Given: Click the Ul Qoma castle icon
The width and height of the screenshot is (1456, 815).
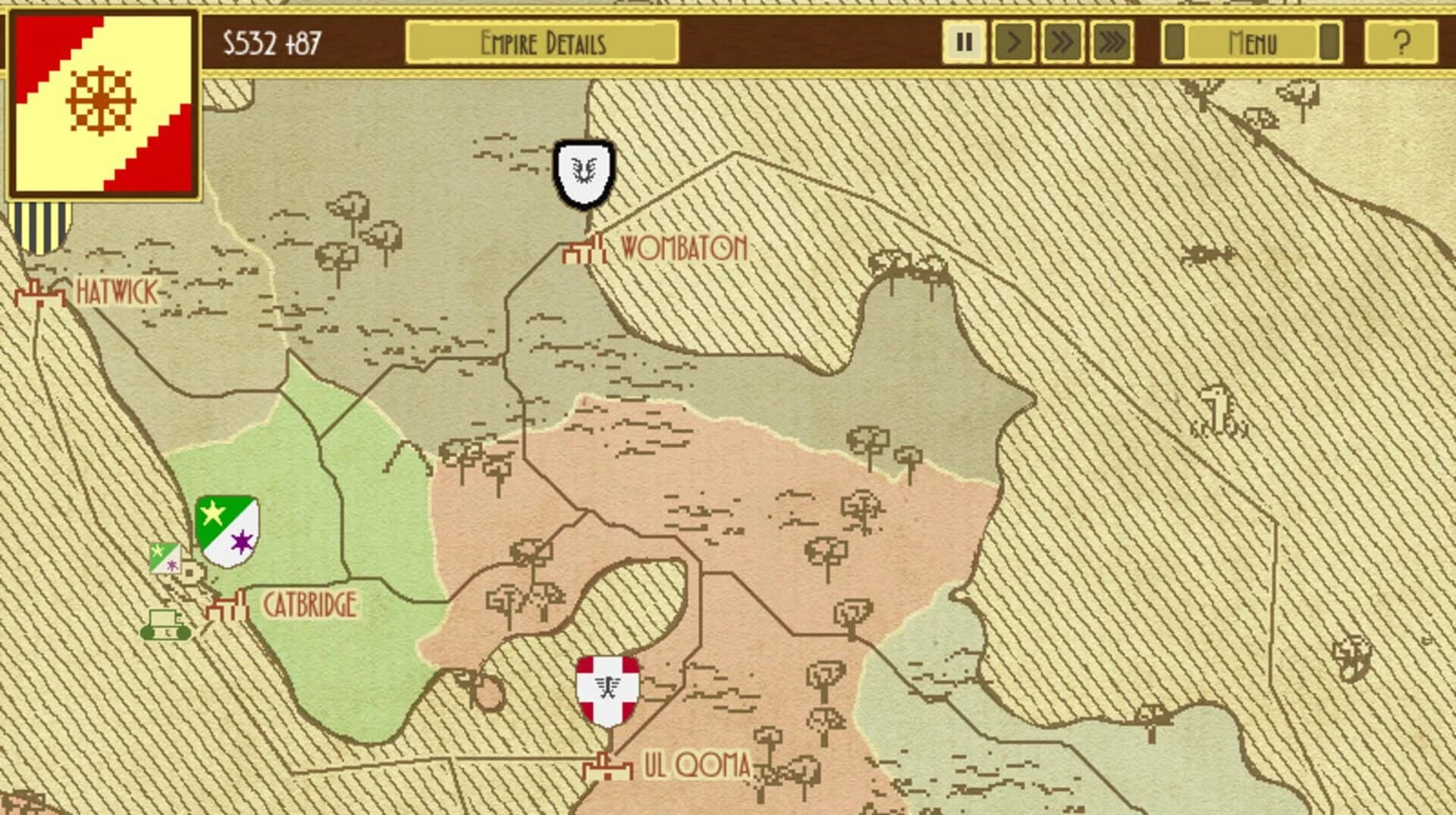Looking at the screenshot, I should (x=607, y=766).
